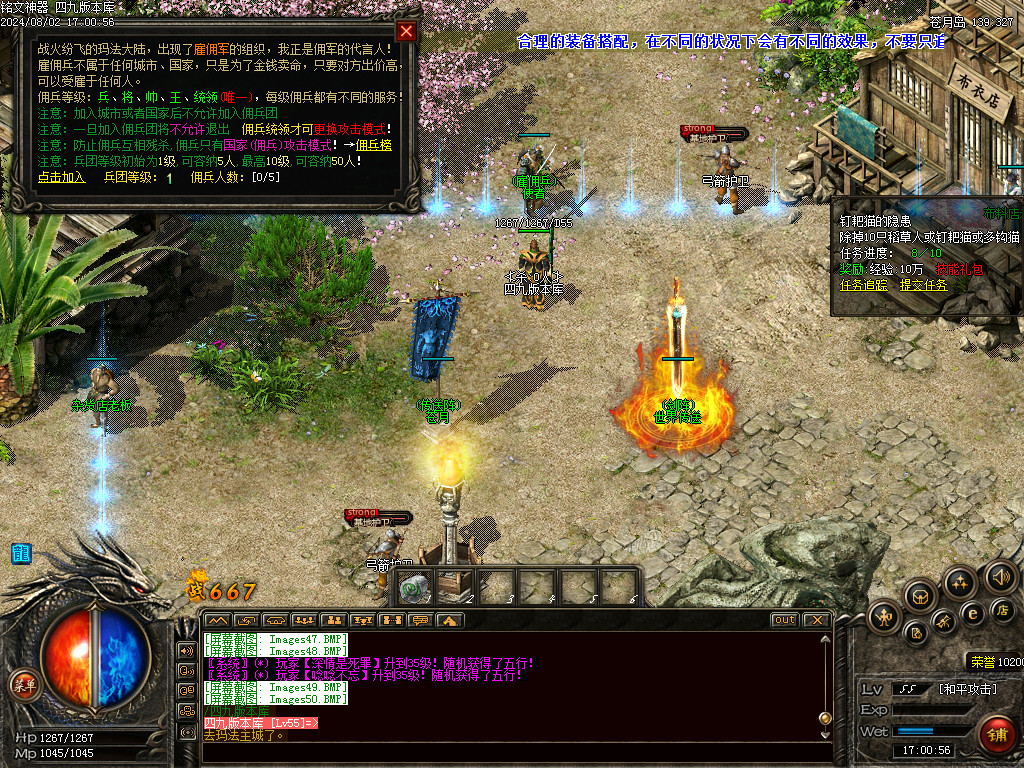This screenshot has width=1024, height=768.
Task: Click the 和平攻击 attack mode label
Action: pyautogui.click(x=967, y=688)
